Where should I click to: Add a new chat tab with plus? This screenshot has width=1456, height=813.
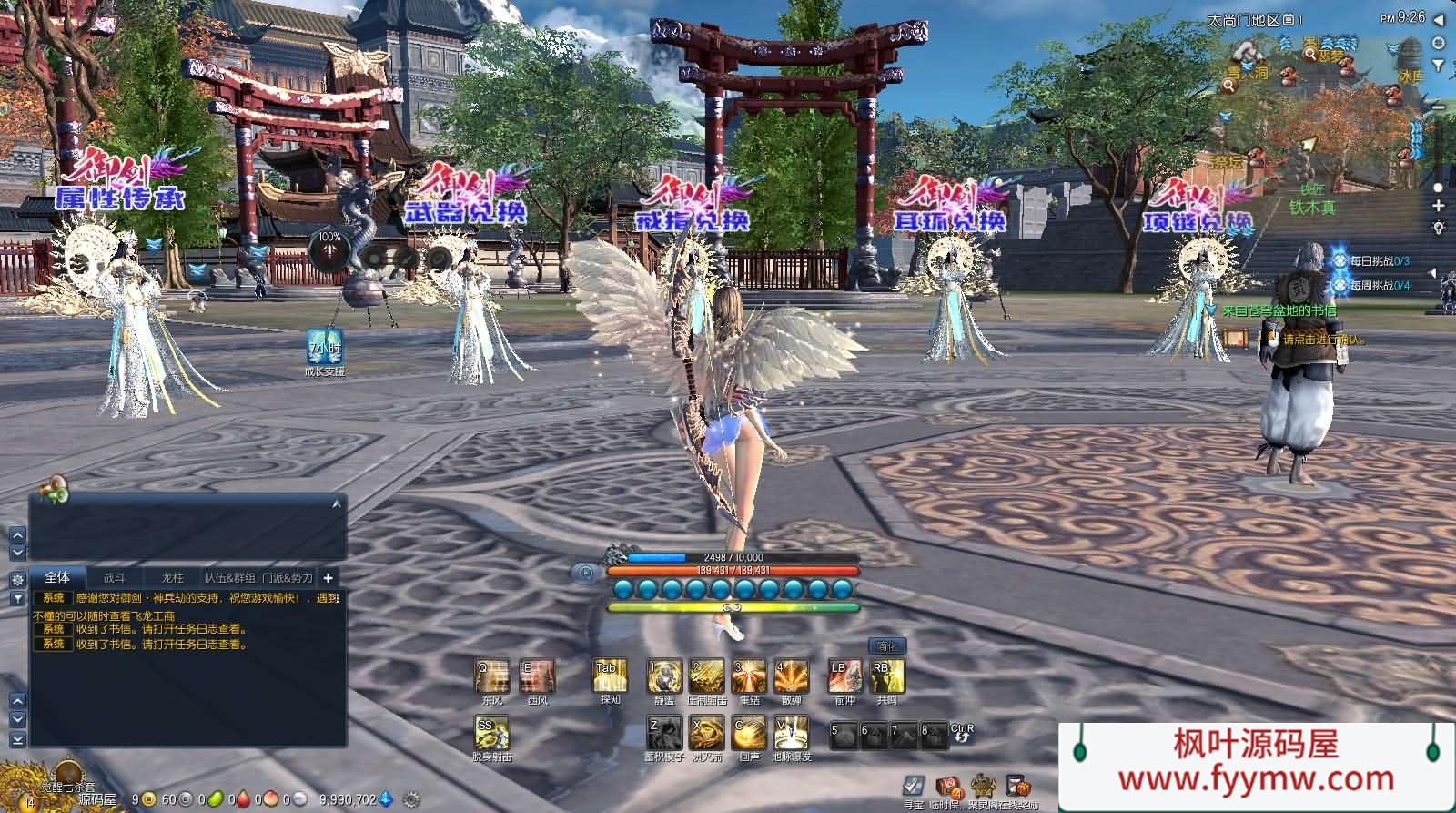(x=328, y=577)
